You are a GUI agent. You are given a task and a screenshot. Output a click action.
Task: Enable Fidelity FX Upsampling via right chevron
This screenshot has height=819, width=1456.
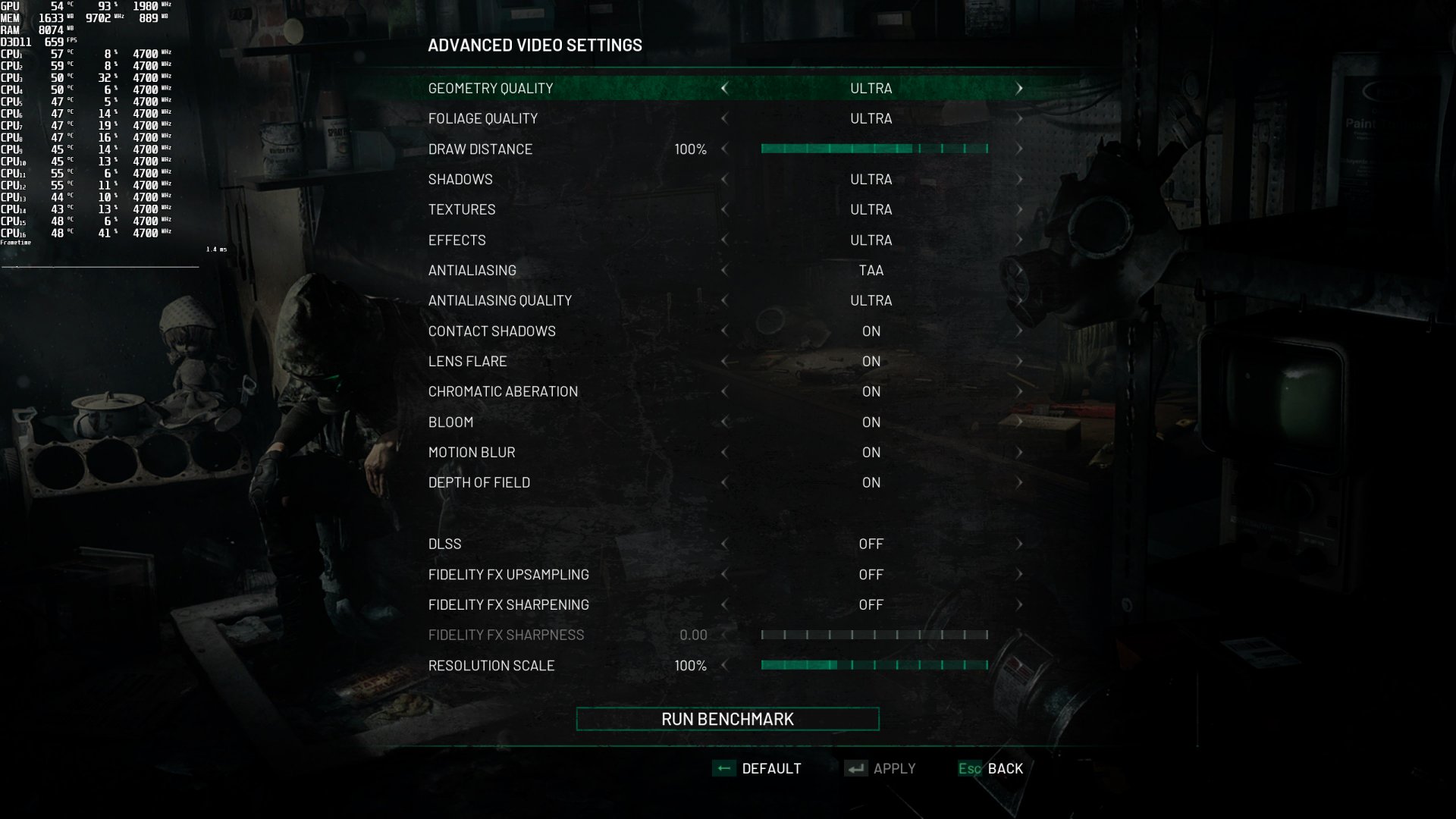click(1020, 574)
